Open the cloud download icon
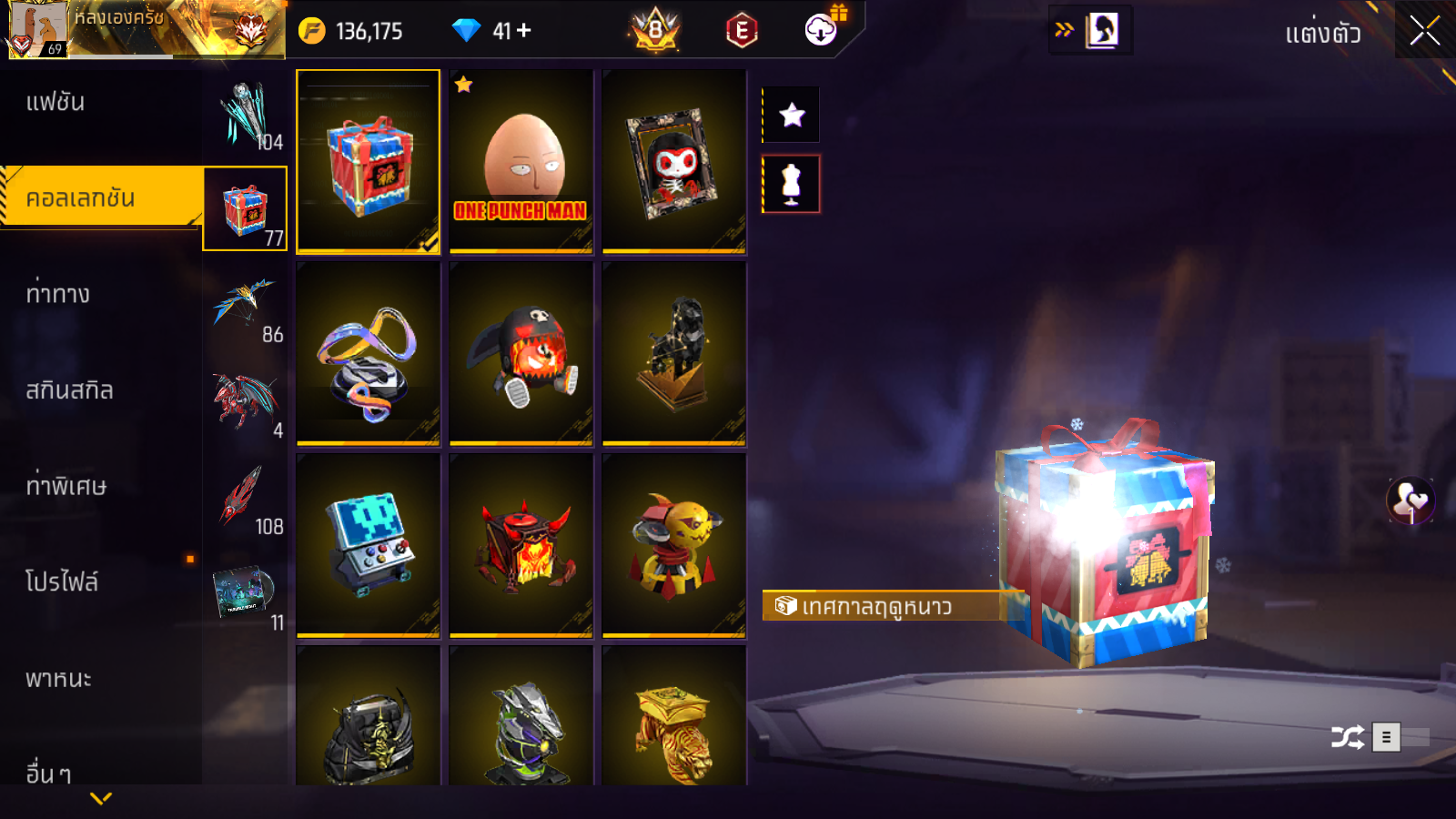This screenshot has height=819, width=1456. (x=822, y=30)
